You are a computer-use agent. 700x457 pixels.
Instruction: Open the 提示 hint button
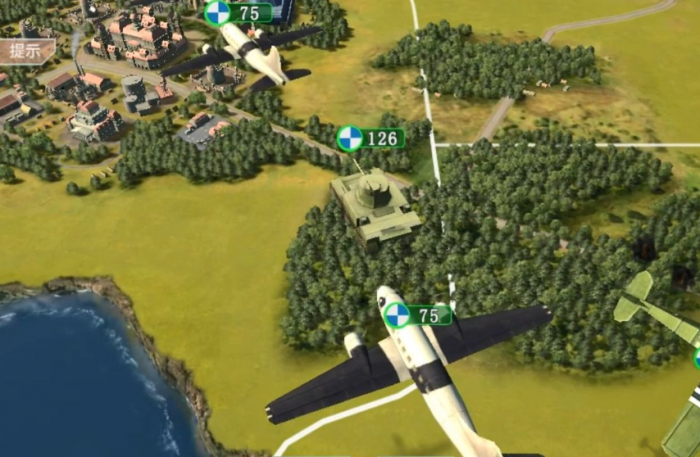coord(24,50)
